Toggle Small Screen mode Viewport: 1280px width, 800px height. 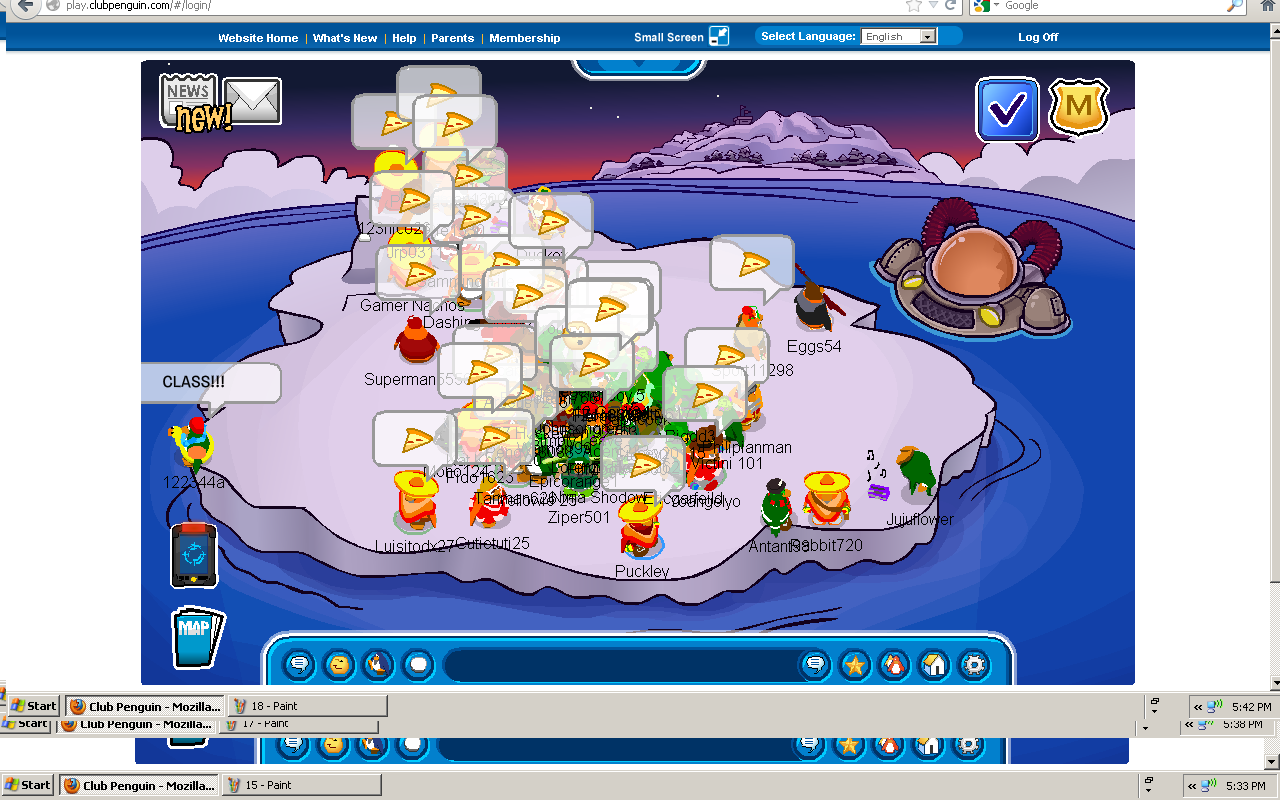coord(719,37)
